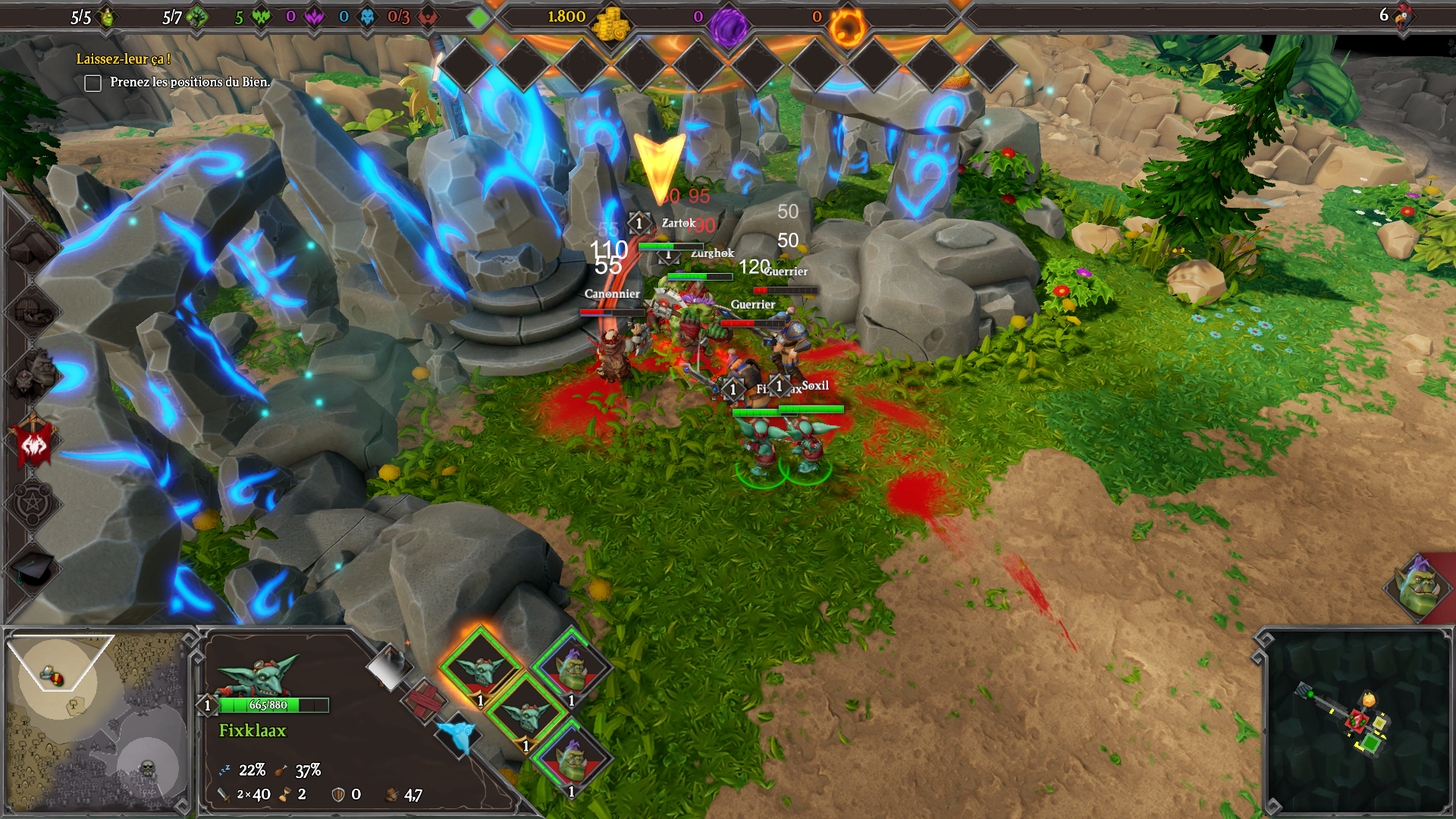Select the red horde banner icon

point(33,442)
